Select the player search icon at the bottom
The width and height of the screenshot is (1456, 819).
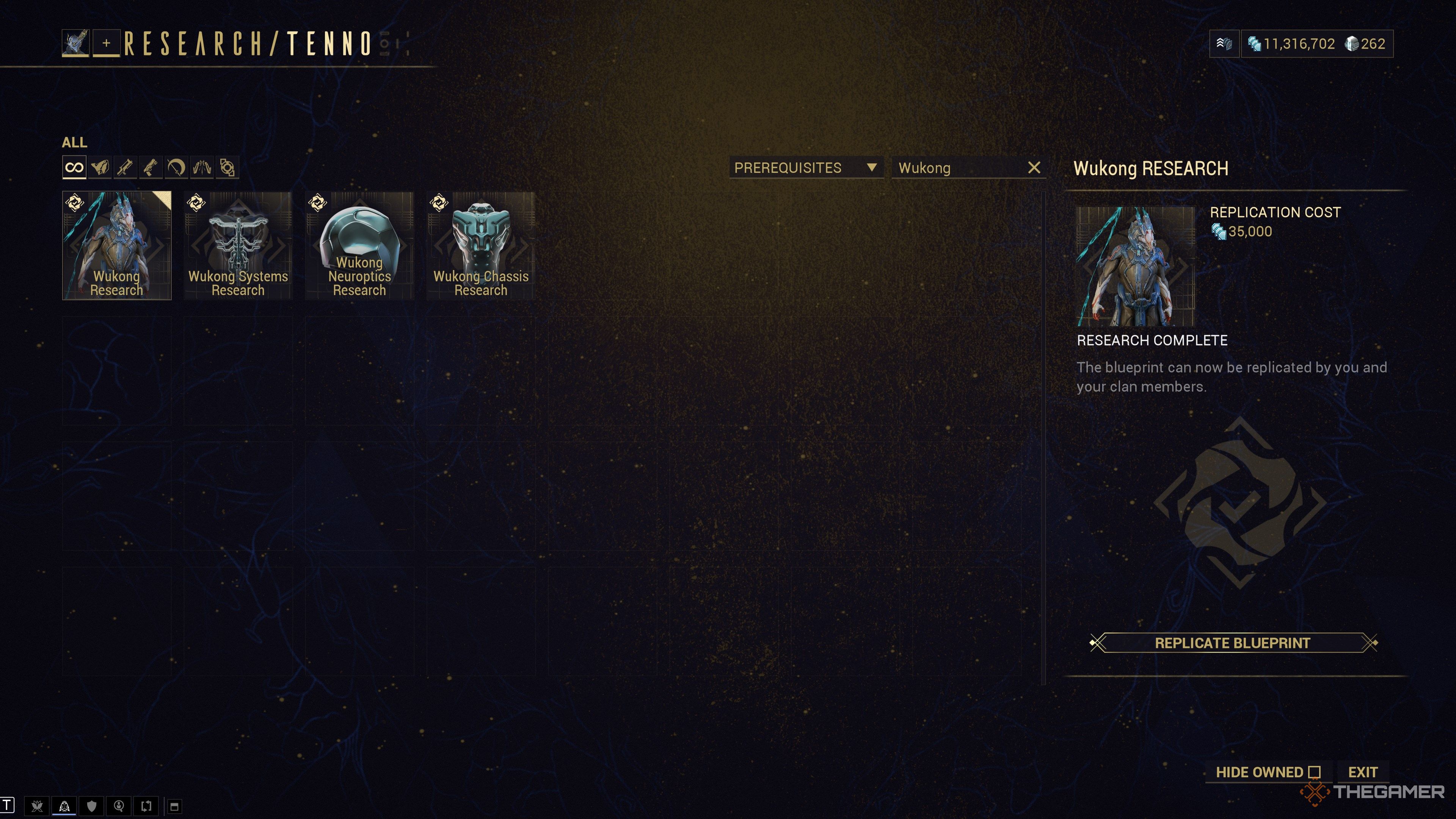point(118,806)
